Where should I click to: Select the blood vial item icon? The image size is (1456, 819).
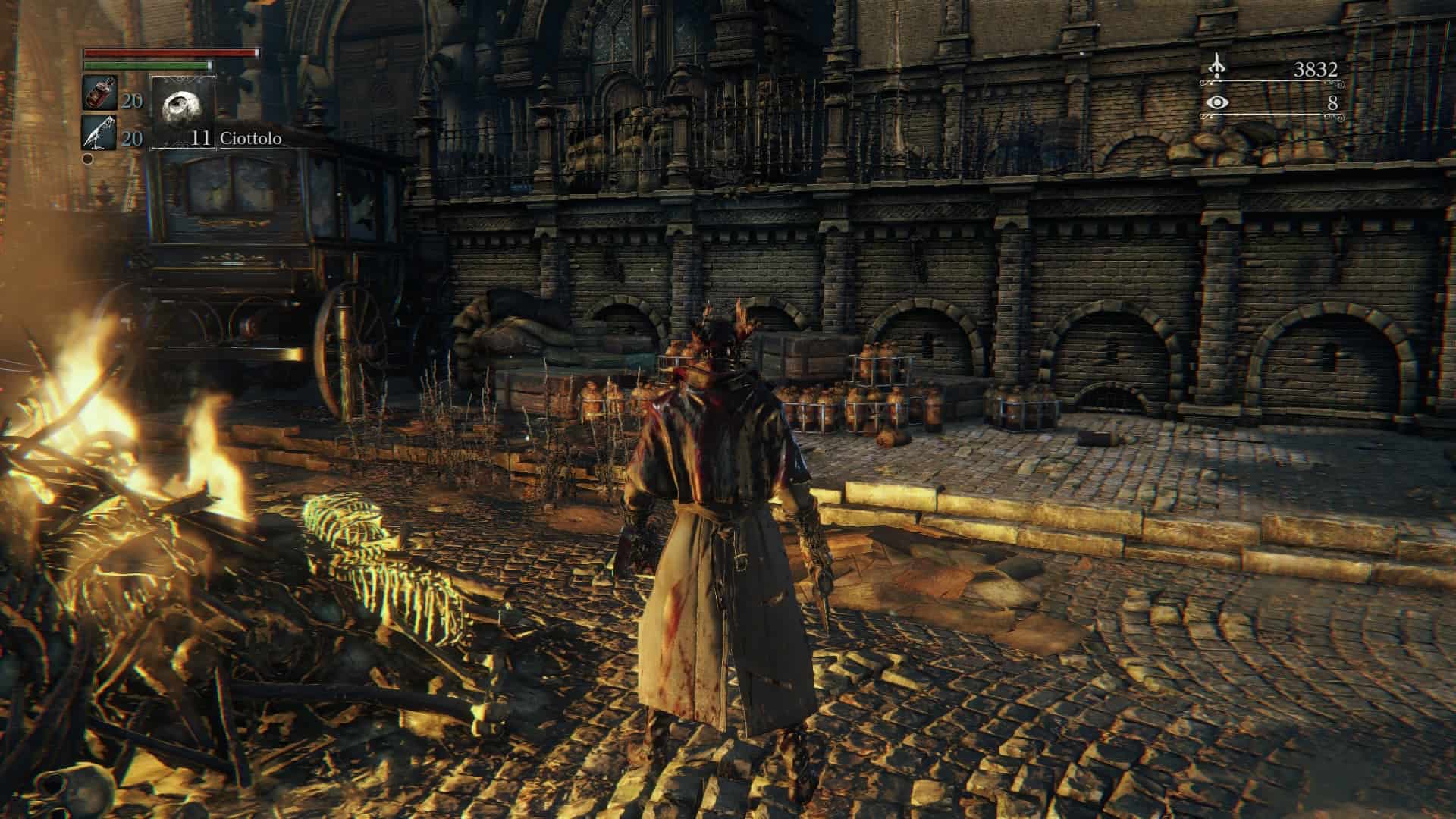[100, 94]
